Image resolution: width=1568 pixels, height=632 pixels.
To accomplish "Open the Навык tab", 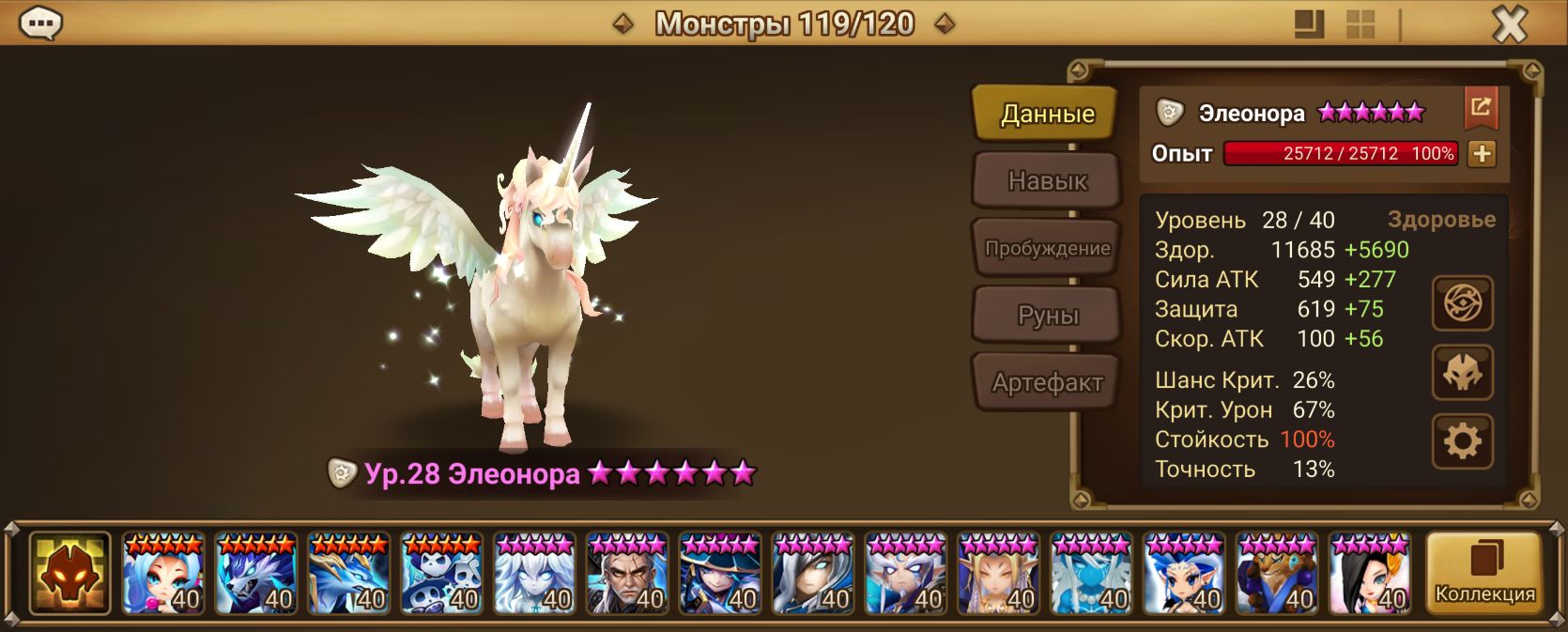I will coord(1046,180).
